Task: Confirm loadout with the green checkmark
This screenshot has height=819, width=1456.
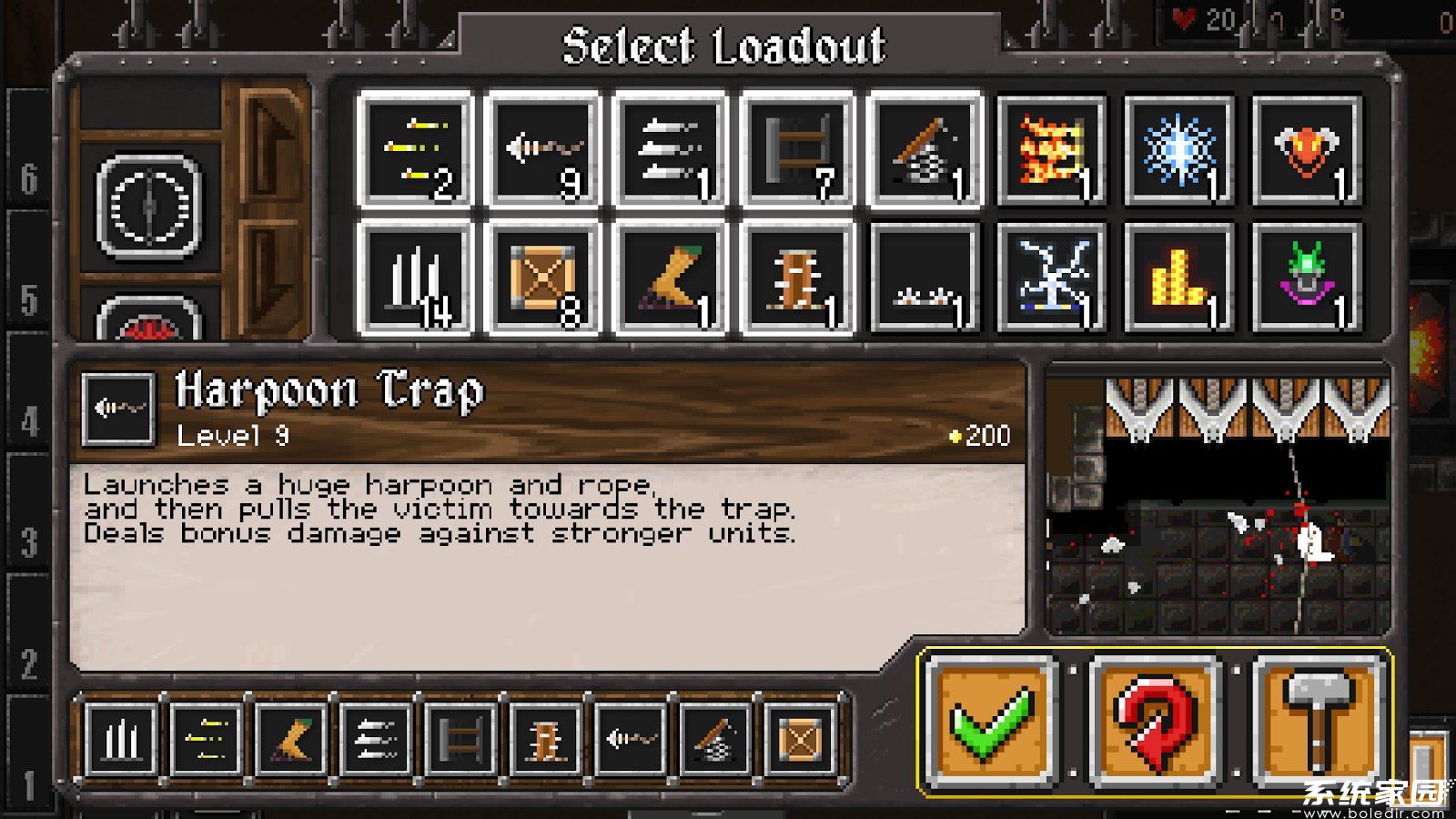Action: [991, 721]
